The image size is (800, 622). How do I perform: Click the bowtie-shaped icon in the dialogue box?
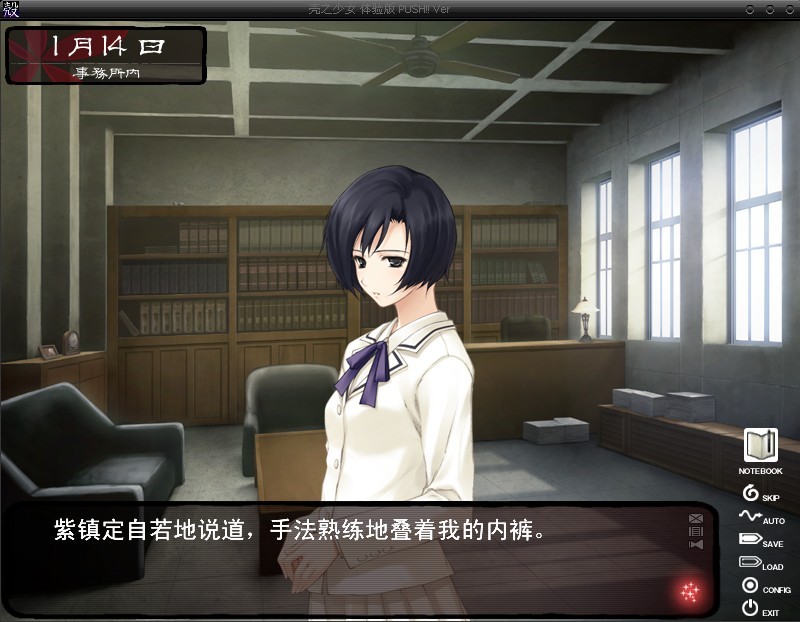click(696, 545)
